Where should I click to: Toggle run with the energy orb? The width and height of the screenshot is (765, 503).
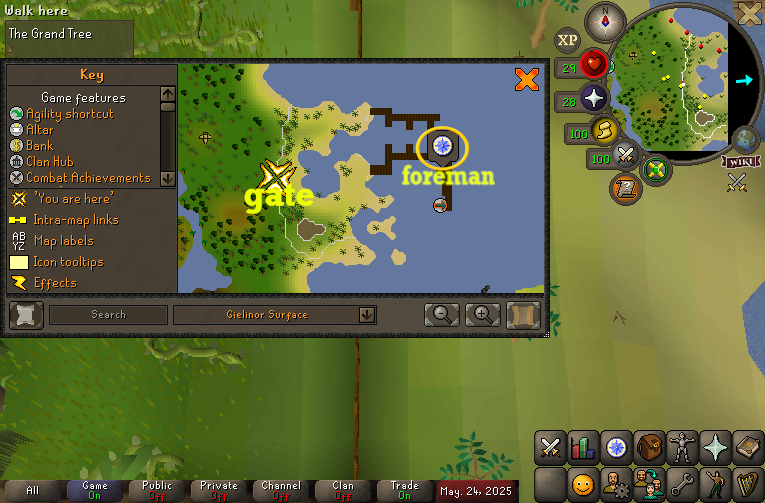click(x=603, y=129)
